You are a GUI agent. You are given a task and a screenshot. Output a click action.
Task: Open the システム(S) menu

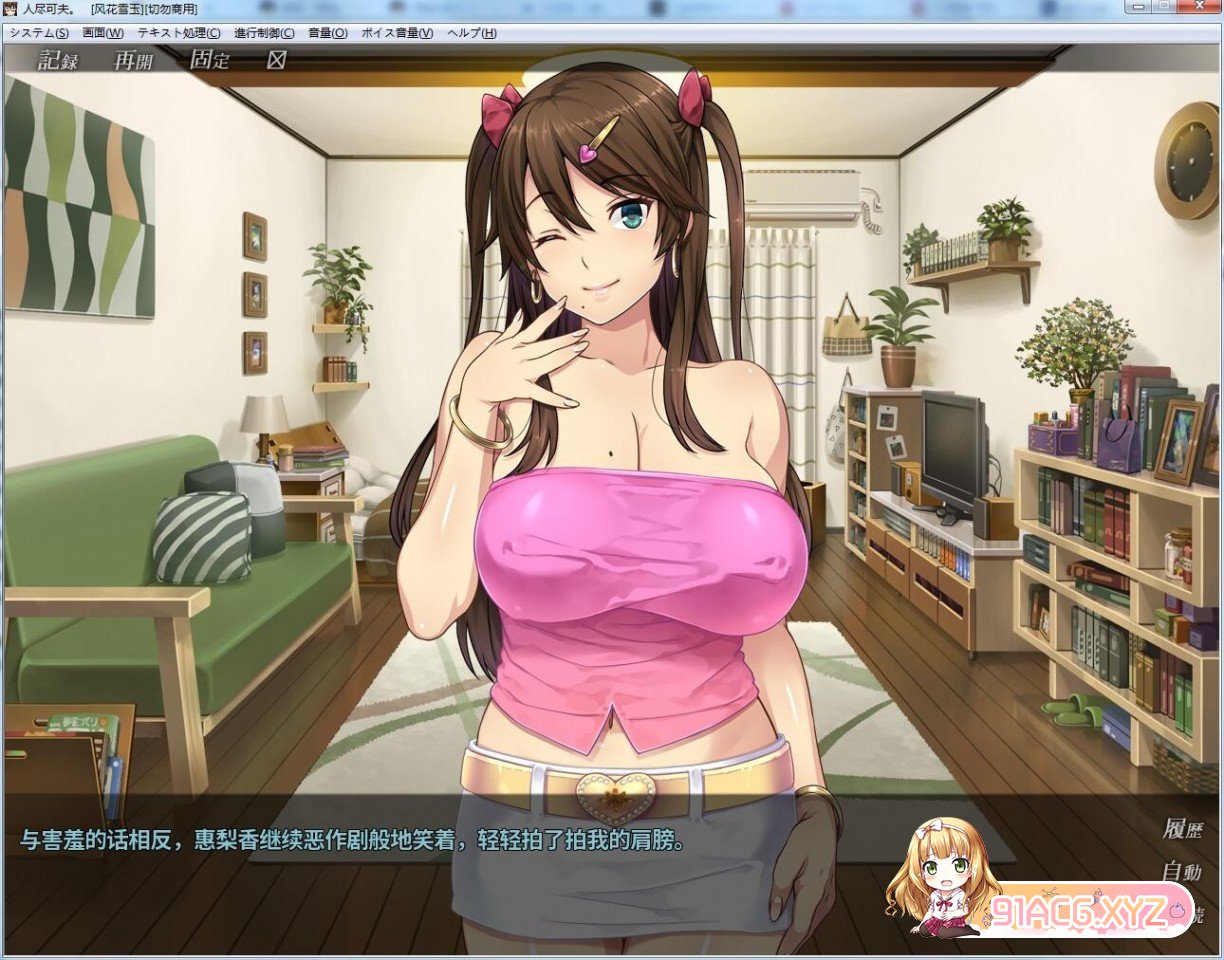tap(39, 33)
